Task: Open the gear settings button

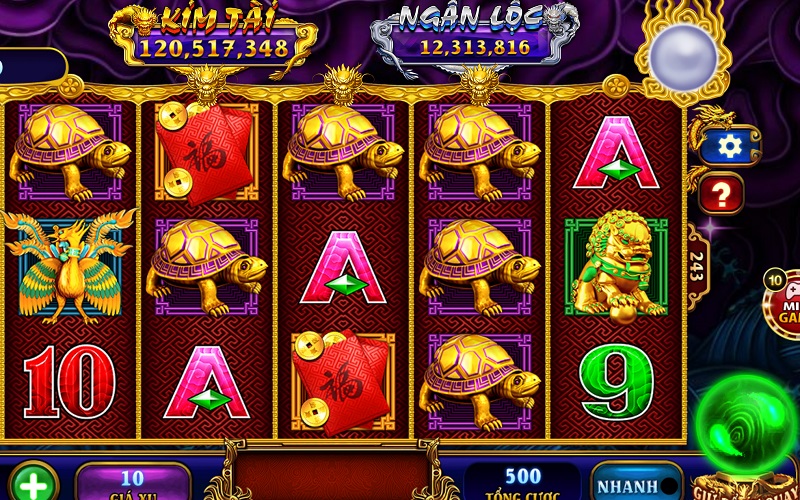Action: pyautogui.click(x=730, y=146)
